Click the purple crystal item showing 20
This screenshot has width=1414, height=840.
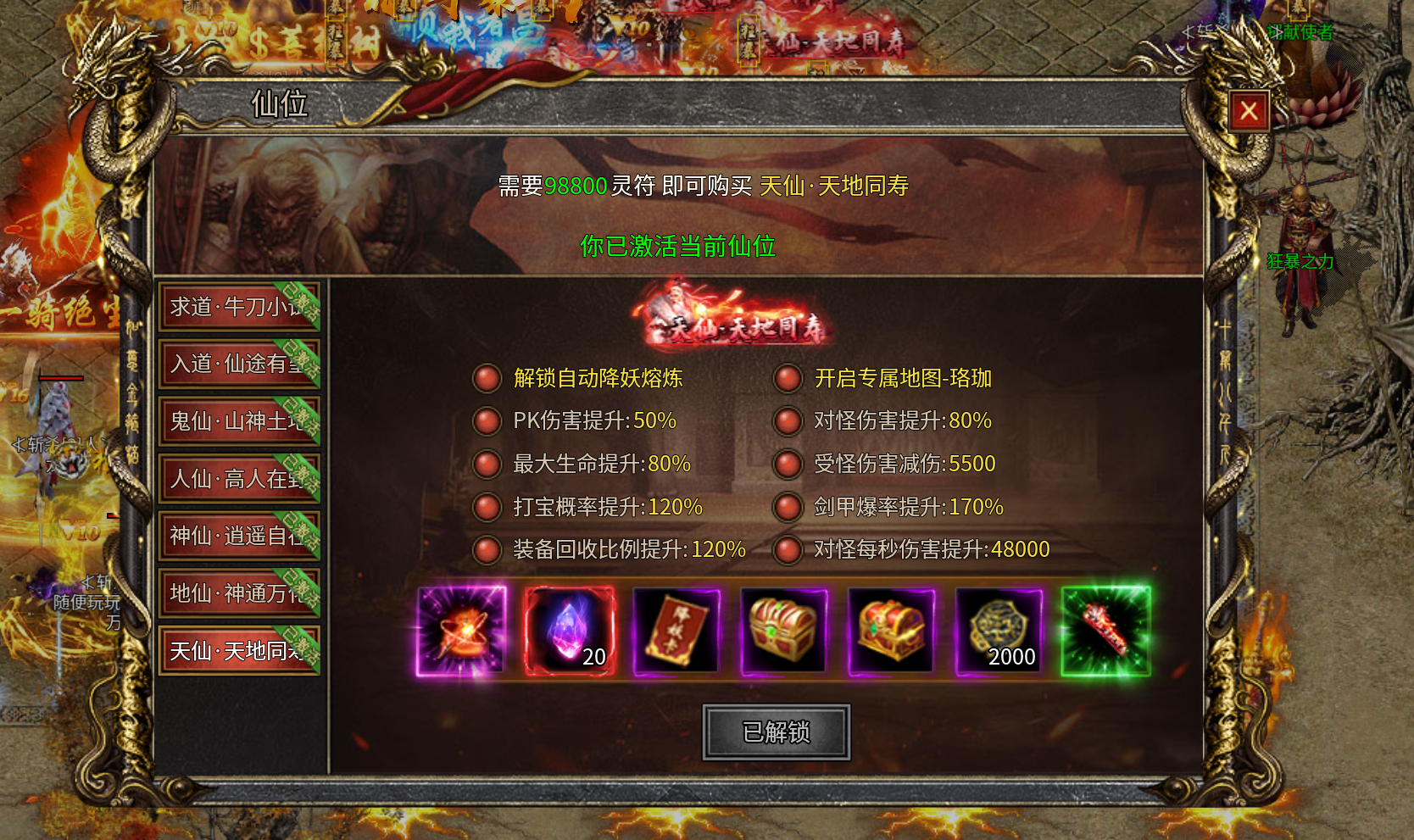pyautogui.click(x=569, y=630)
